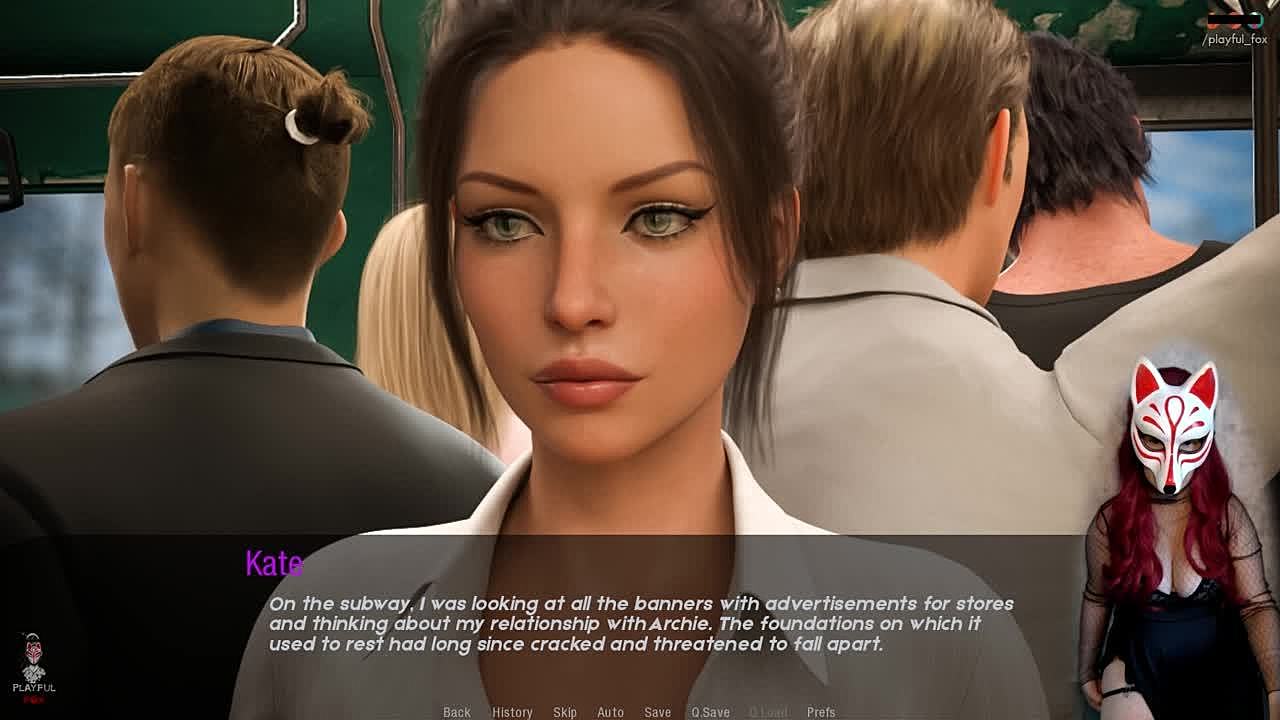Activate Skip in the quick menu
1280x720 pixels.
(565, 712)
